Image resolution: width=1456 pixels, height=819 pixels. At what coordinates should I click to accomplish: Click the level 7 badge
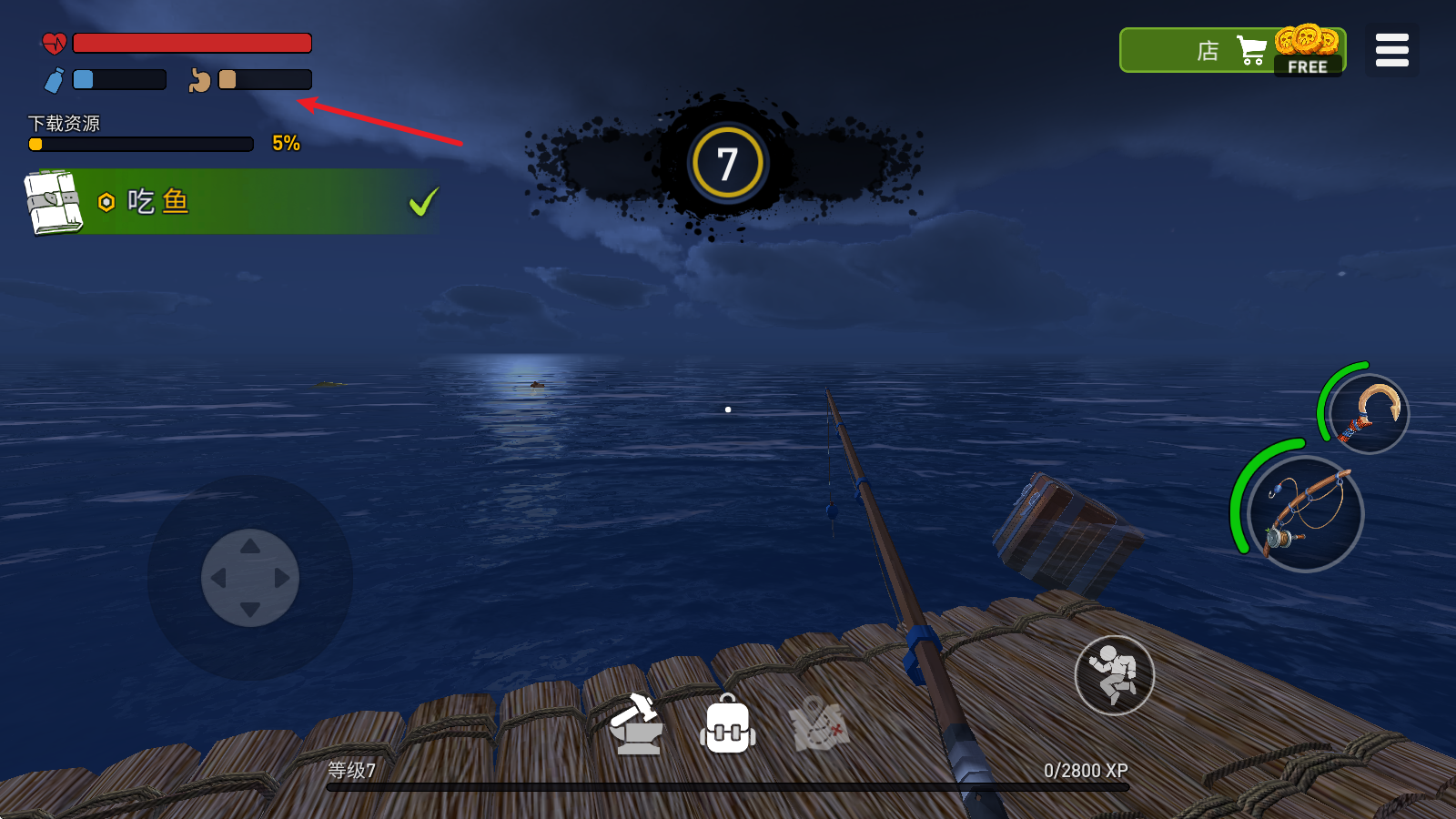[x=727, y=164]
